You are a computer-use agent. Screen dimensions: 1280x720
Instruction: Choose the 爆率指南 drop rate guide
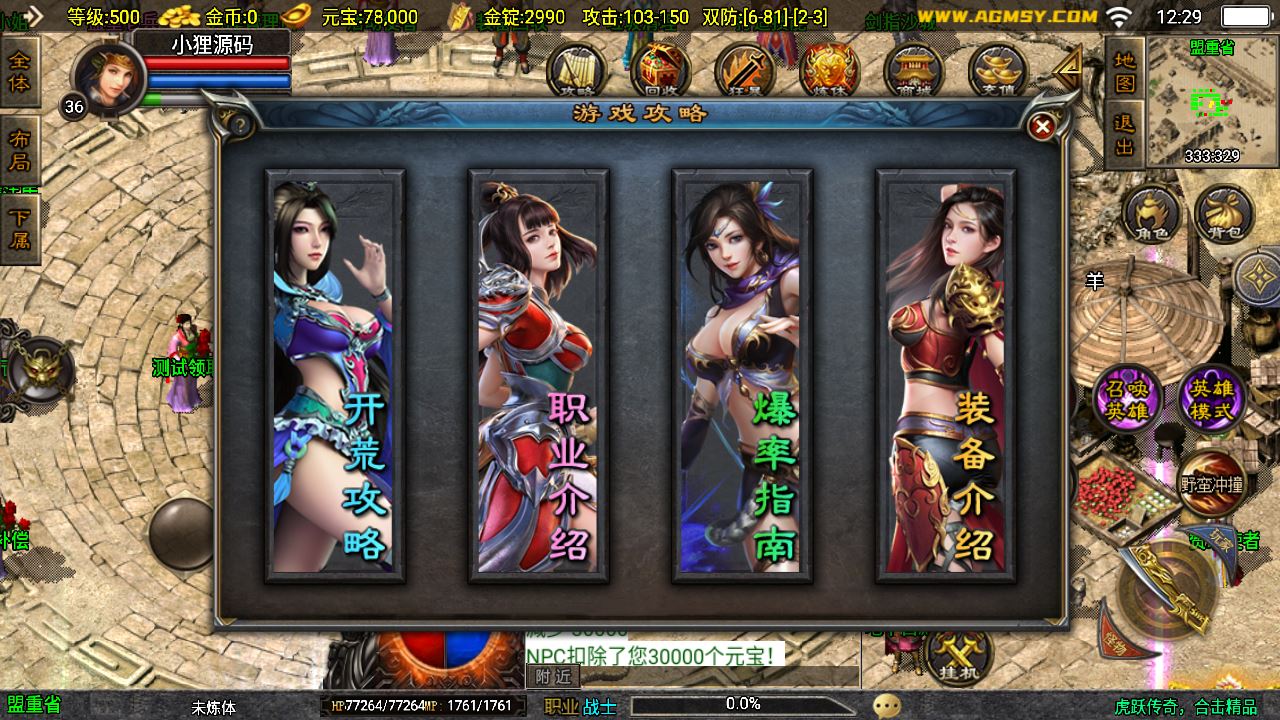tap(742, 375)
